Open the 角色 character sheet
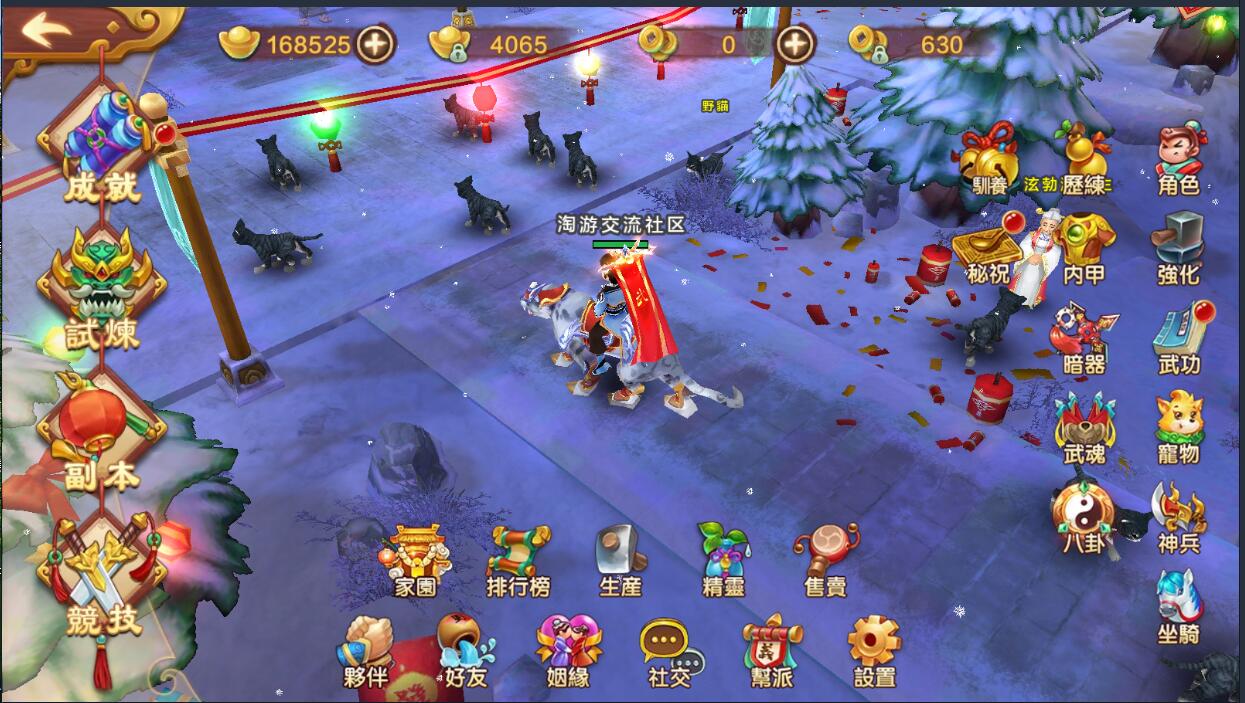Screen dimensions: 1245x703 coord(1178,162)
